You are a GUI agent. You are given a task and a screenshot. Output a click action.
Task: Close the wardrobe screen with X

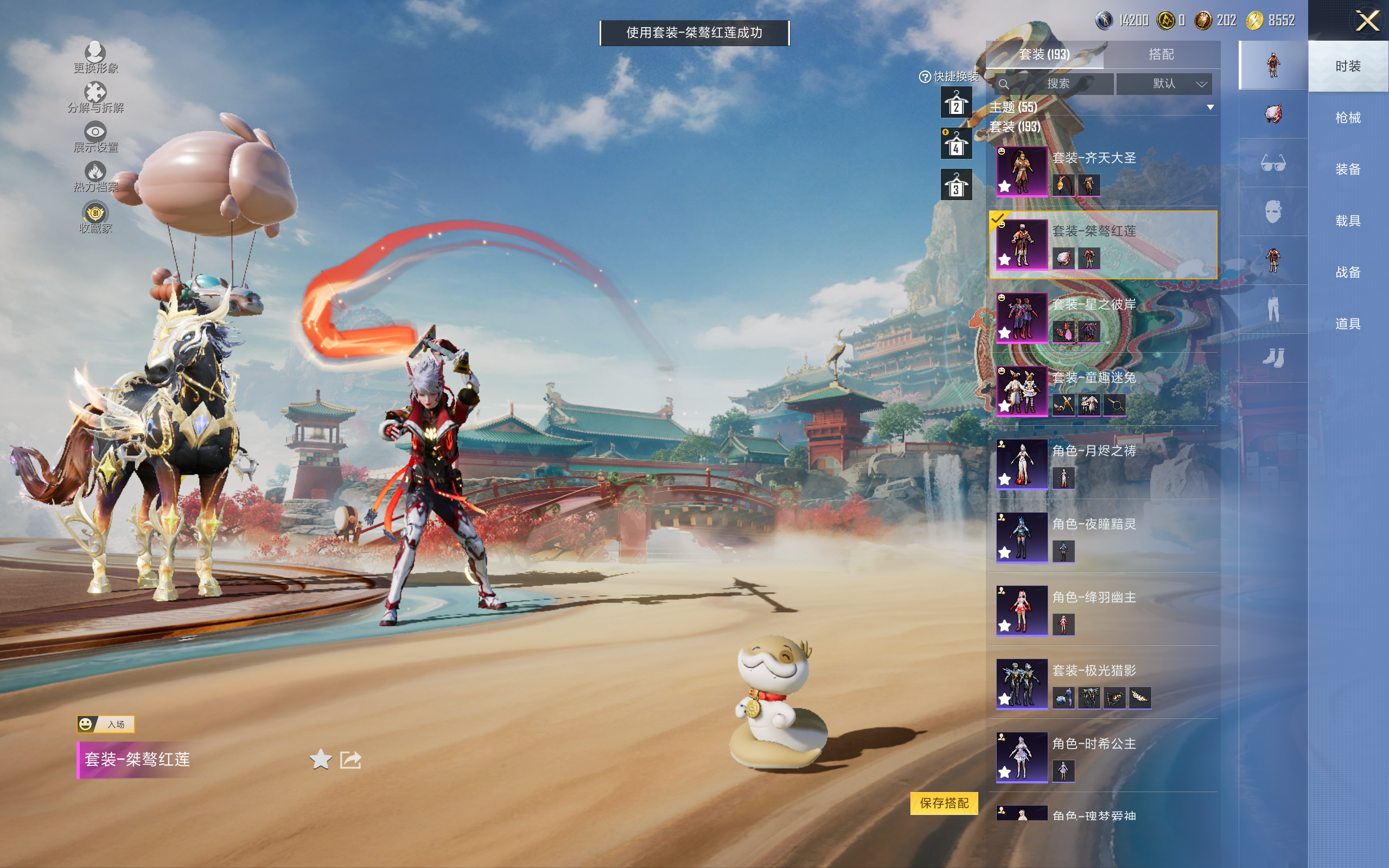[1367, 21]
